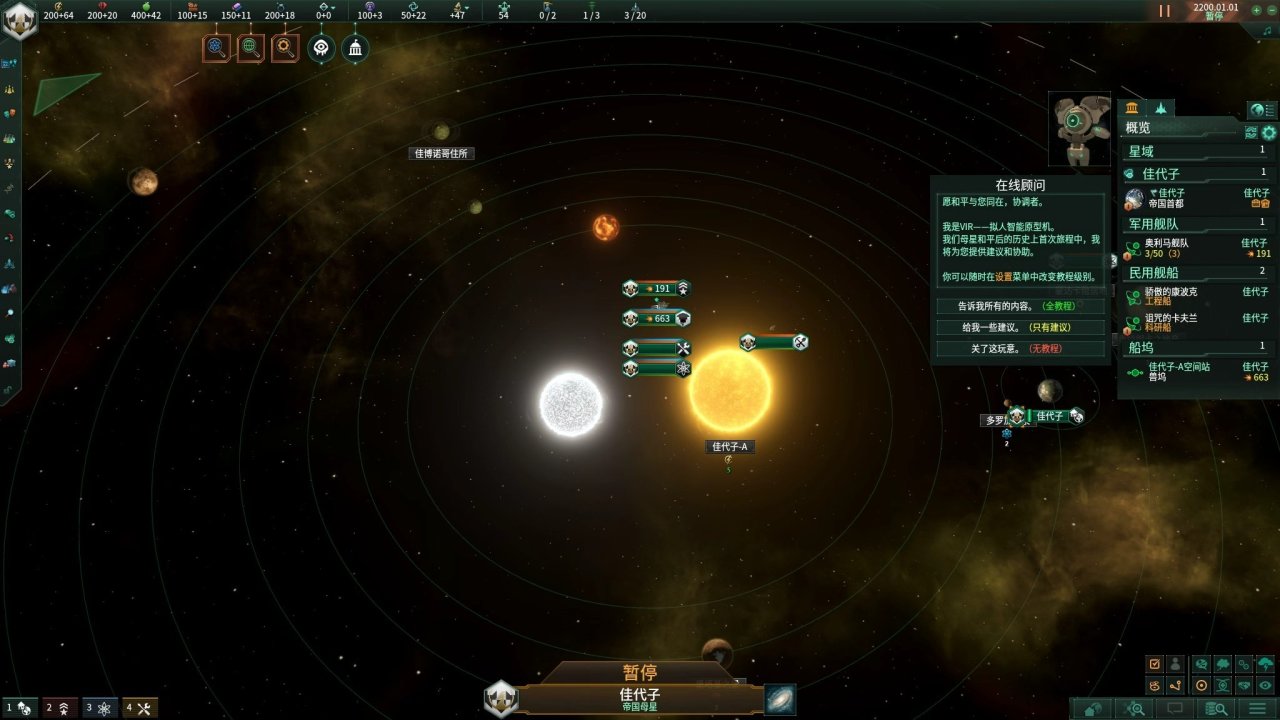Open the engineering research alert (orange gear magnifier)
The height and width of the screenshot is (720, 1280).
[285, 47]
